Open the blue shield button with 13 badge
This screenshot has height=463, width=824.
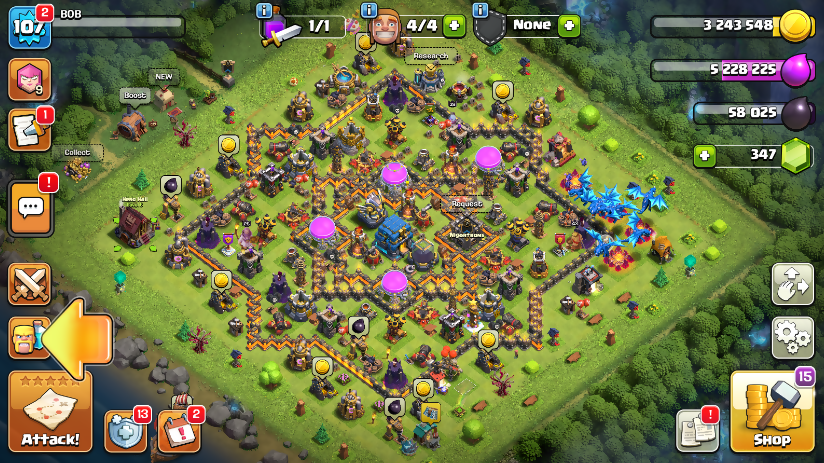click(124, 431)
